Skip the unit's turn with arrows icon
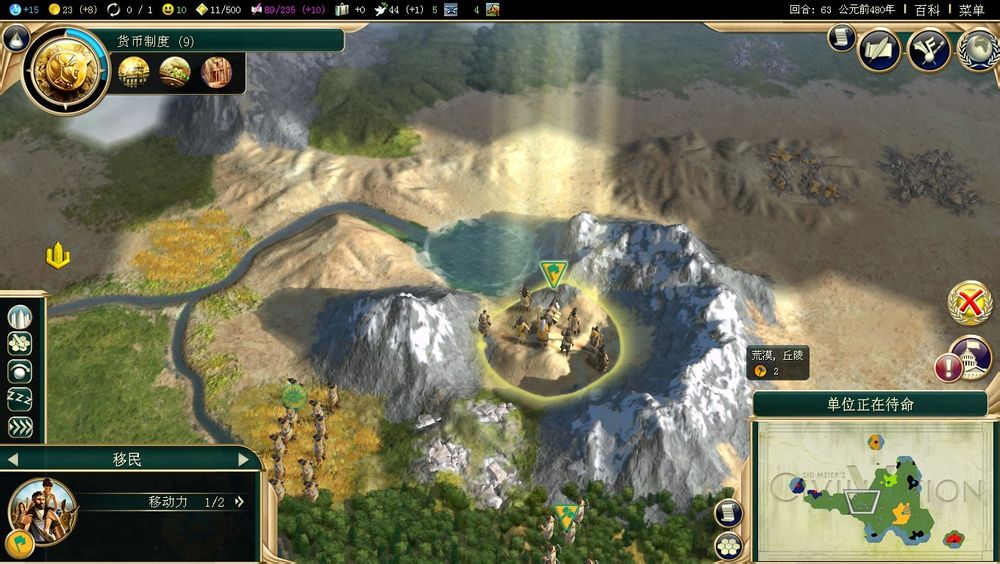 (x=20, y=426)
